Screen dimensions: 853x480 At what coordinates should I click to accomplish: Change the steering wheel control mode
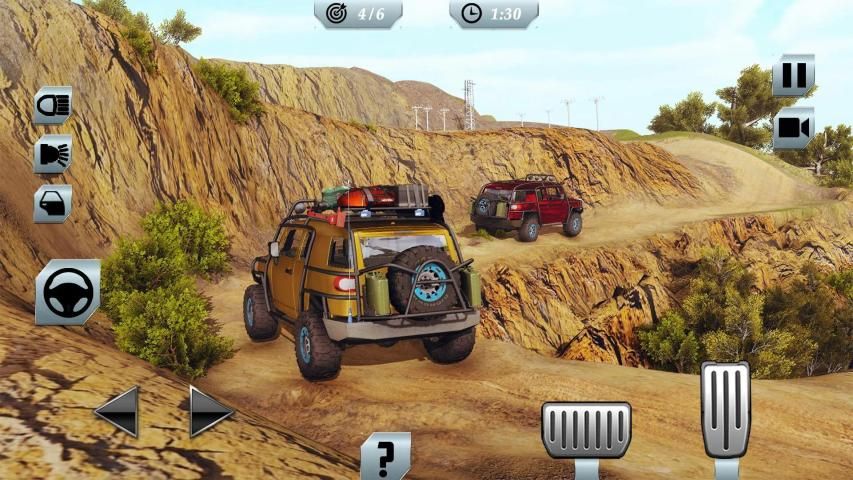pyautogui.click(x=68, y=292)
